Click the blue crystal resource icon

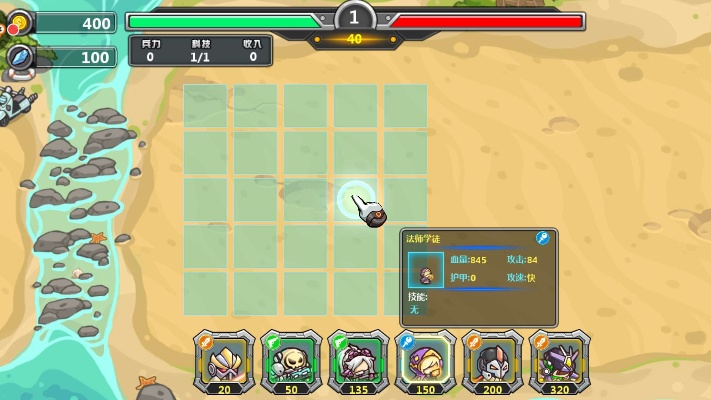pos(19,57)
